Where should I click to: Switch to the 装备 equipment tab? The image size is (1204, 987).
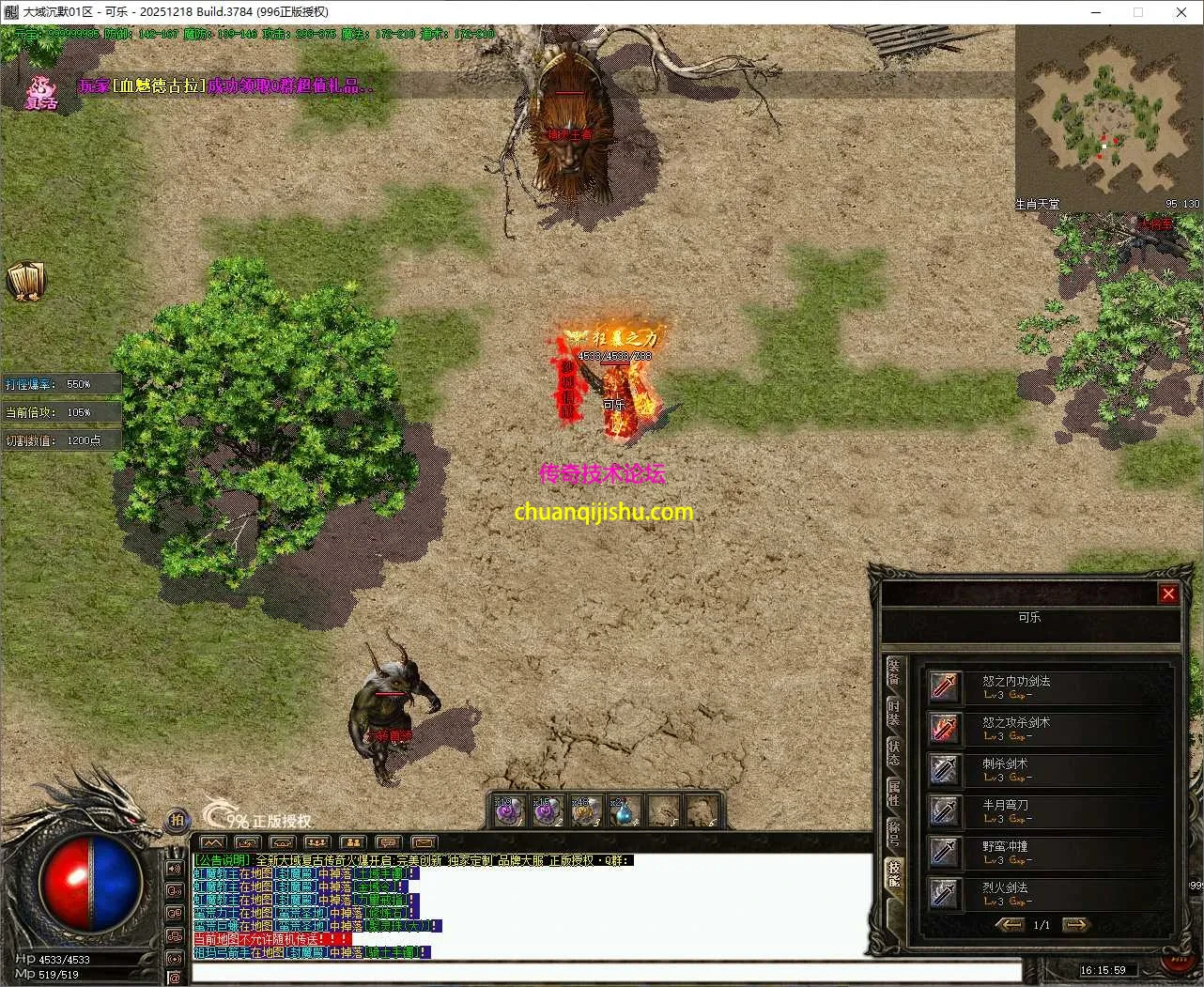893,673
